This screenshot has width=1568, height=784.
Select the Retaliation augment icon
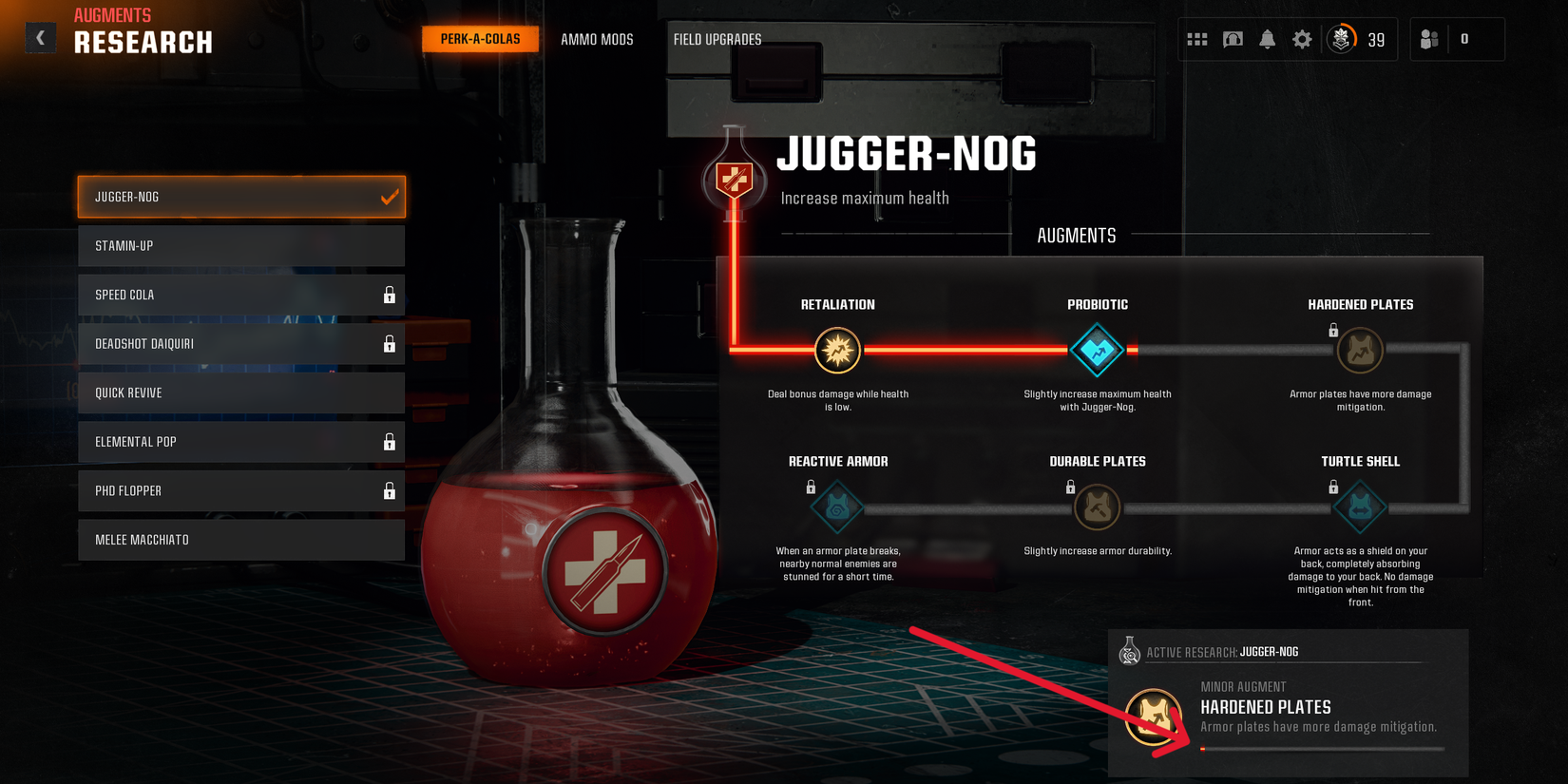pos(836,350)
